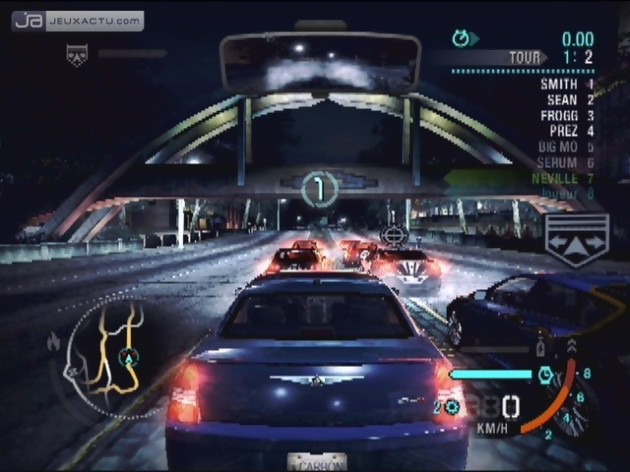Click the nitrous bottle icon above the tachometer
Viewport: 630px width, 472px height.
click(x=541, y=348)
